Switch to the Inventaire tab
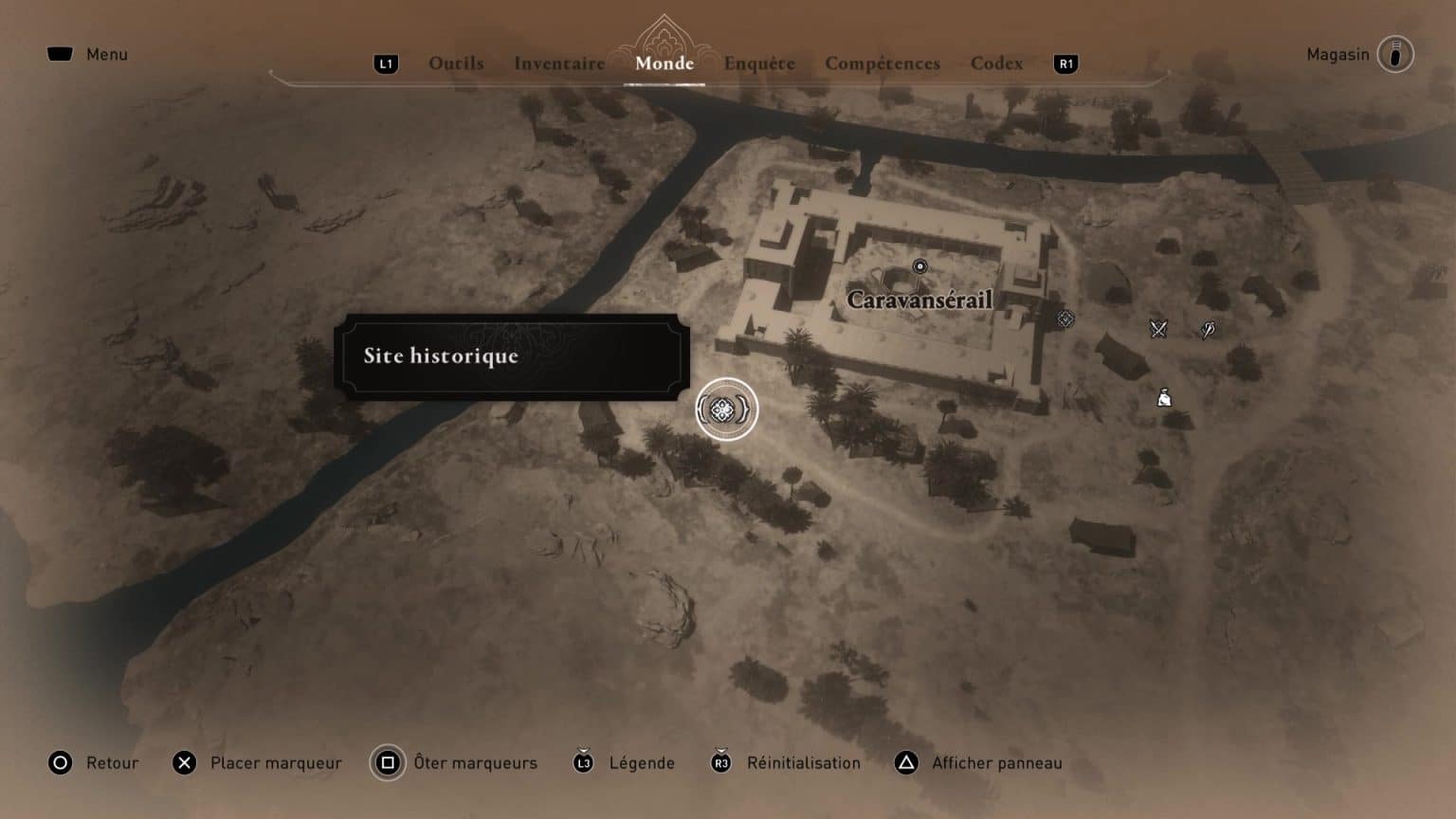Image resolution: width=1456 pixels, height=819 pixels. click(x=559, y=64)
